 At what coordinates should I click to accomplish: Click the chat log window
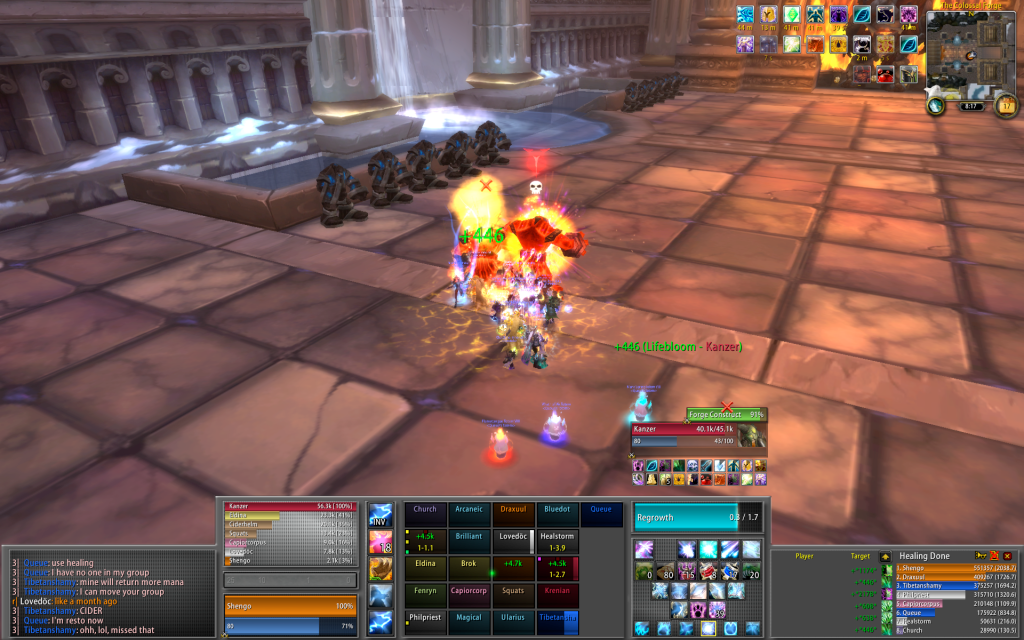(110, 595)
